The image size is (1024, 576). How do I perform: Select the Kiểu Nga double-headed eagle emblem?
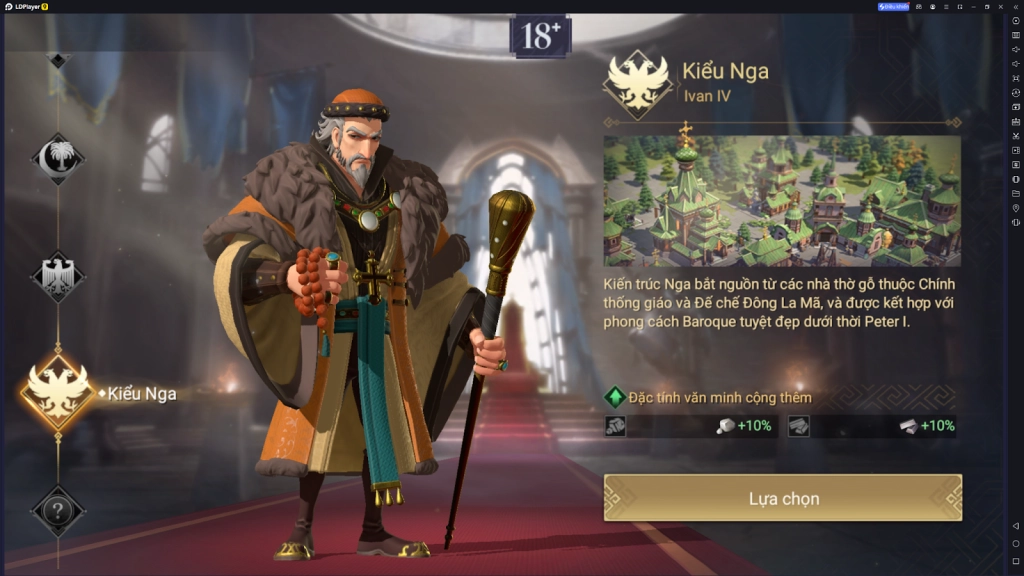pyautogui.click(x=58, y=392)
